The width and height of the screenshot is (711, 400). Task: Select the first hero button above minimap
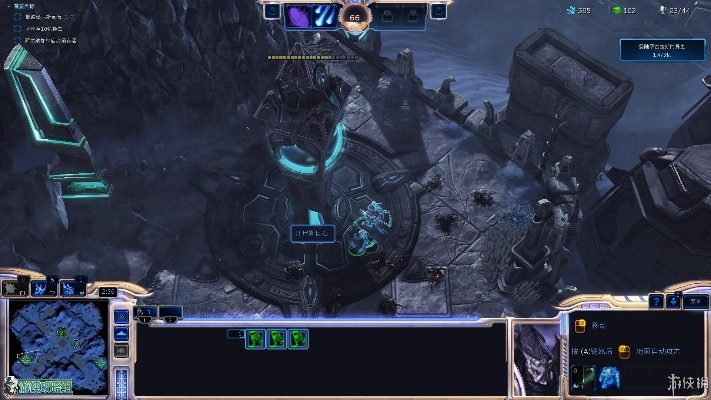14,287
